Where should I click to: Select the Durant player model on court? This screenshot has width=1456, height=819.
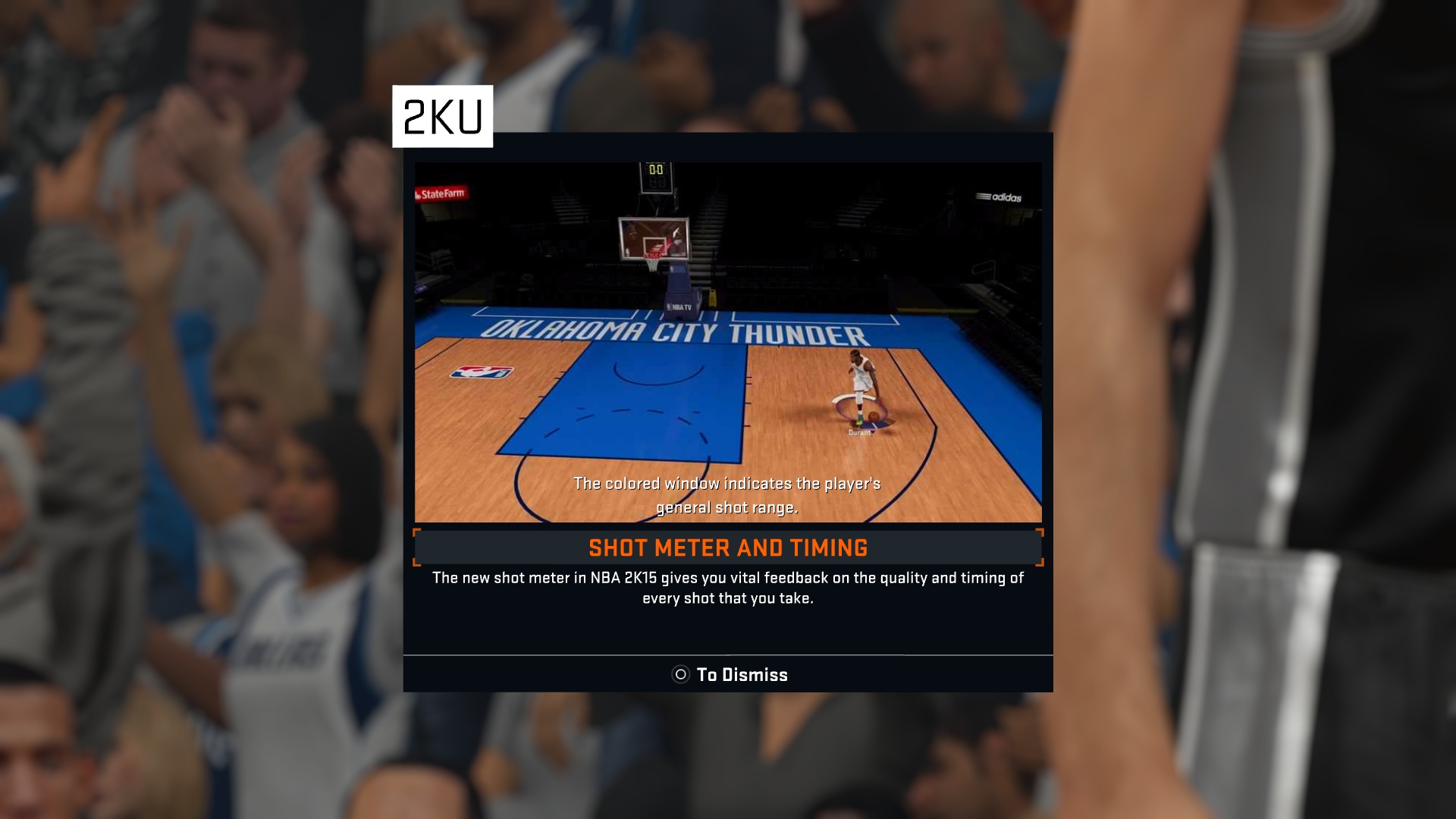point(863,379)
